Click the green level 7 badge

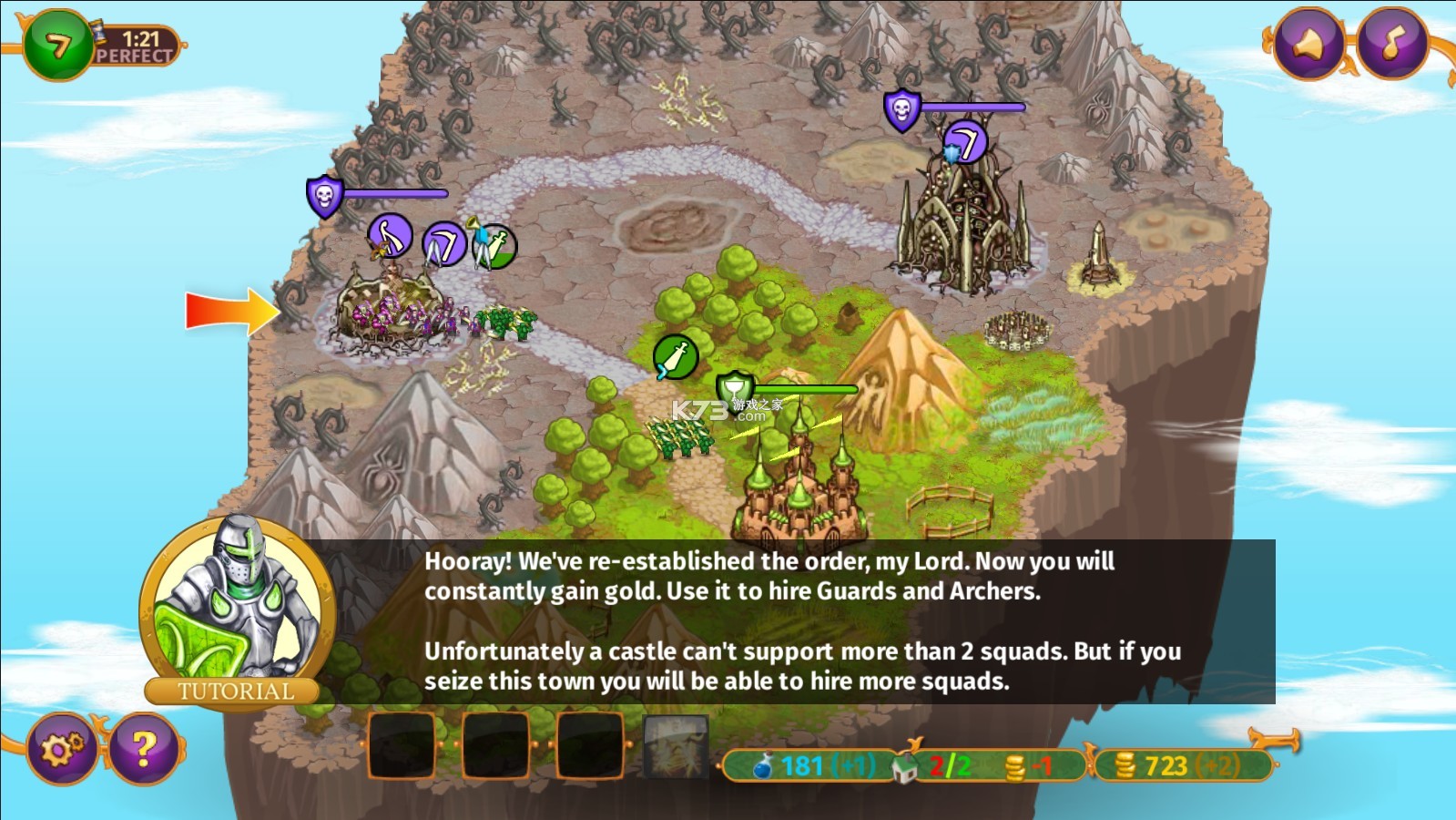point(58,45)
